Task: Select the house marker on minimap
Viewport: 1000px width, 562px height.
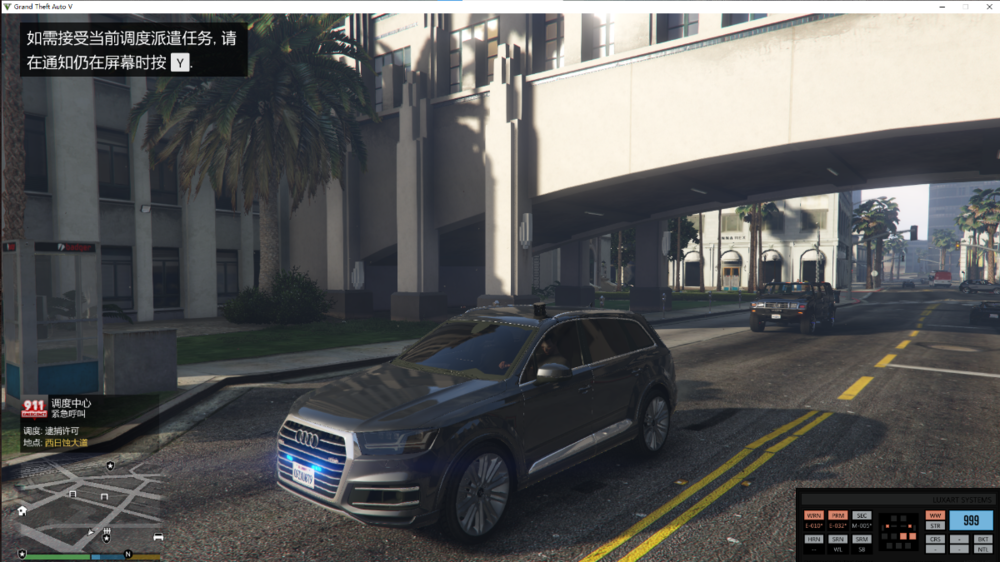Action: (22, 510)
